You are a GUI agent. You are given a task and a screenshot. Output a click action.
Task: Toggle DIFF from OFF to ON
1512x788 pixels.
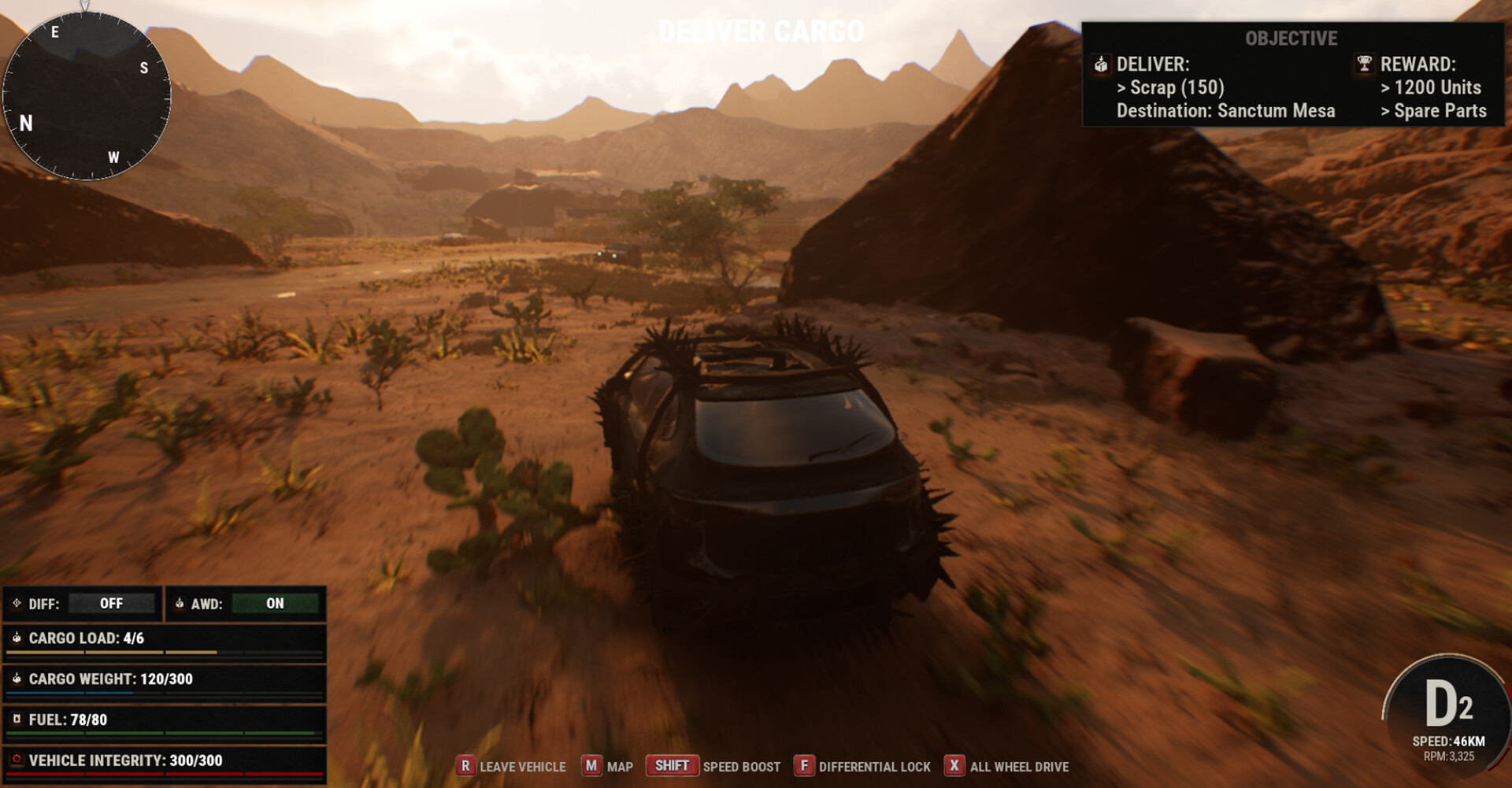[x=113, y=604]
